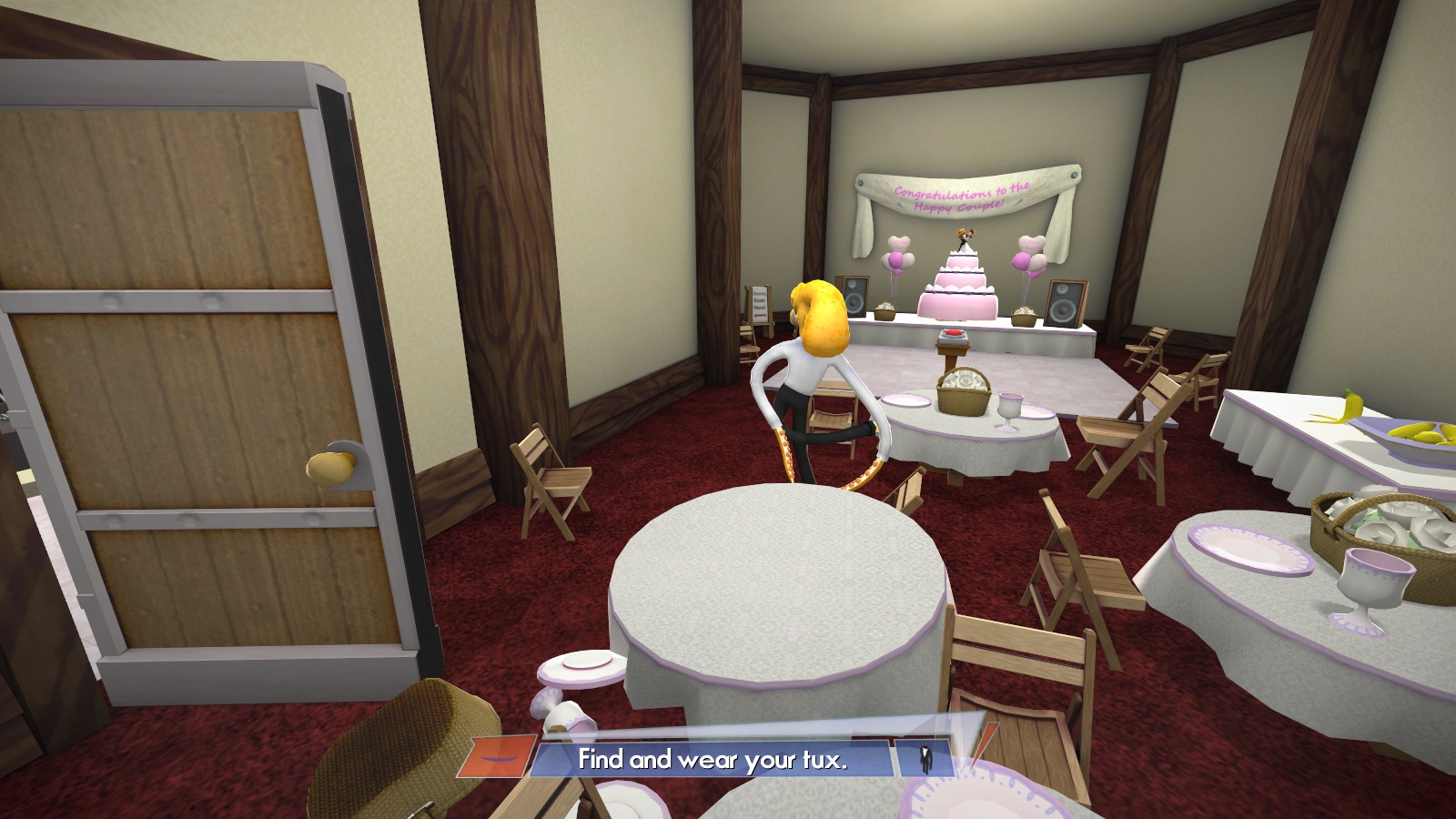Click the bread roll stuck to the door
Screen dimensions: 1456x819
click(x=331, y=464)
